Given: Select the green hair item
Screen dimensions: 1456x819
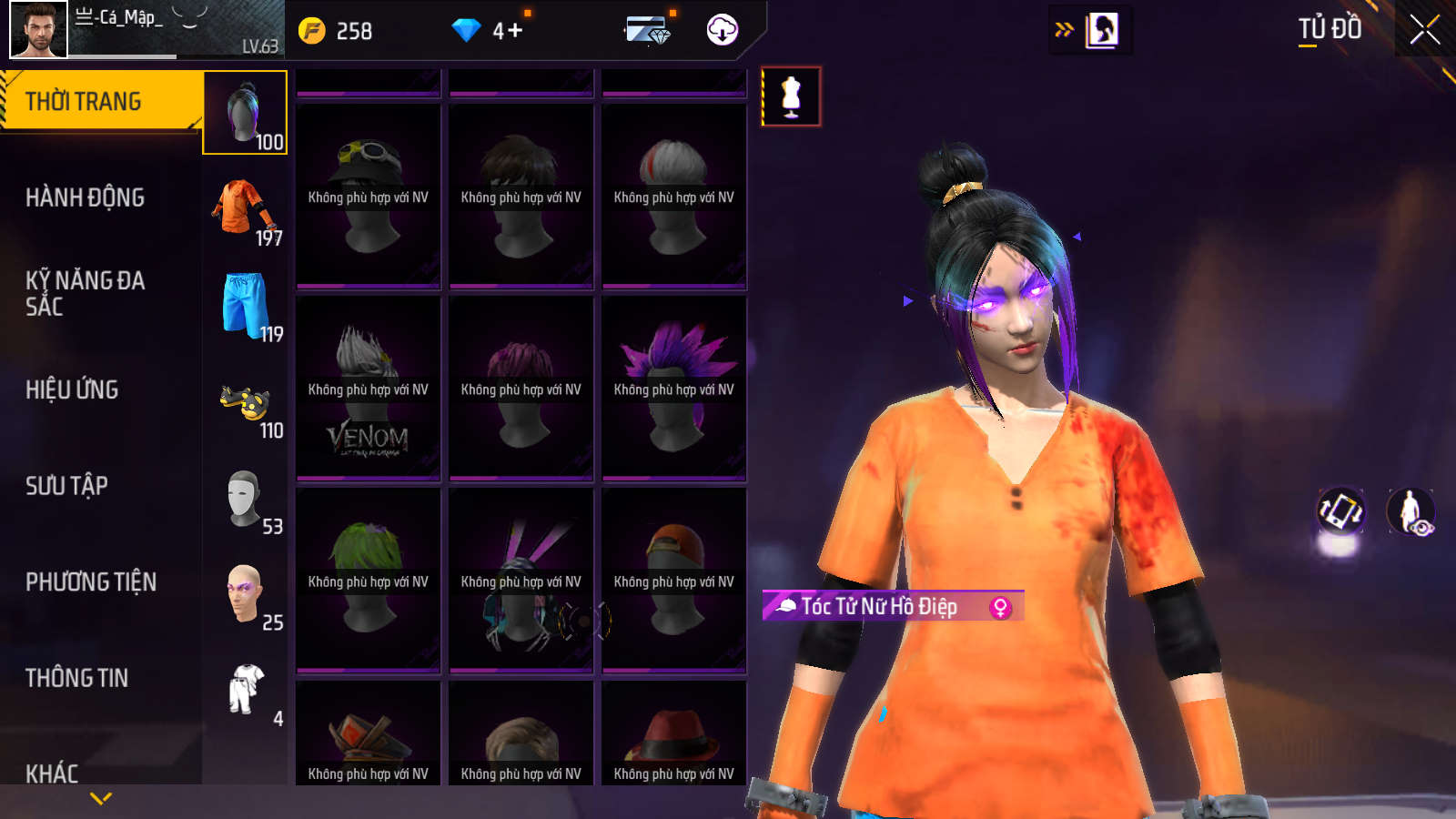Looking at the screenshot, I should point(369,581).
